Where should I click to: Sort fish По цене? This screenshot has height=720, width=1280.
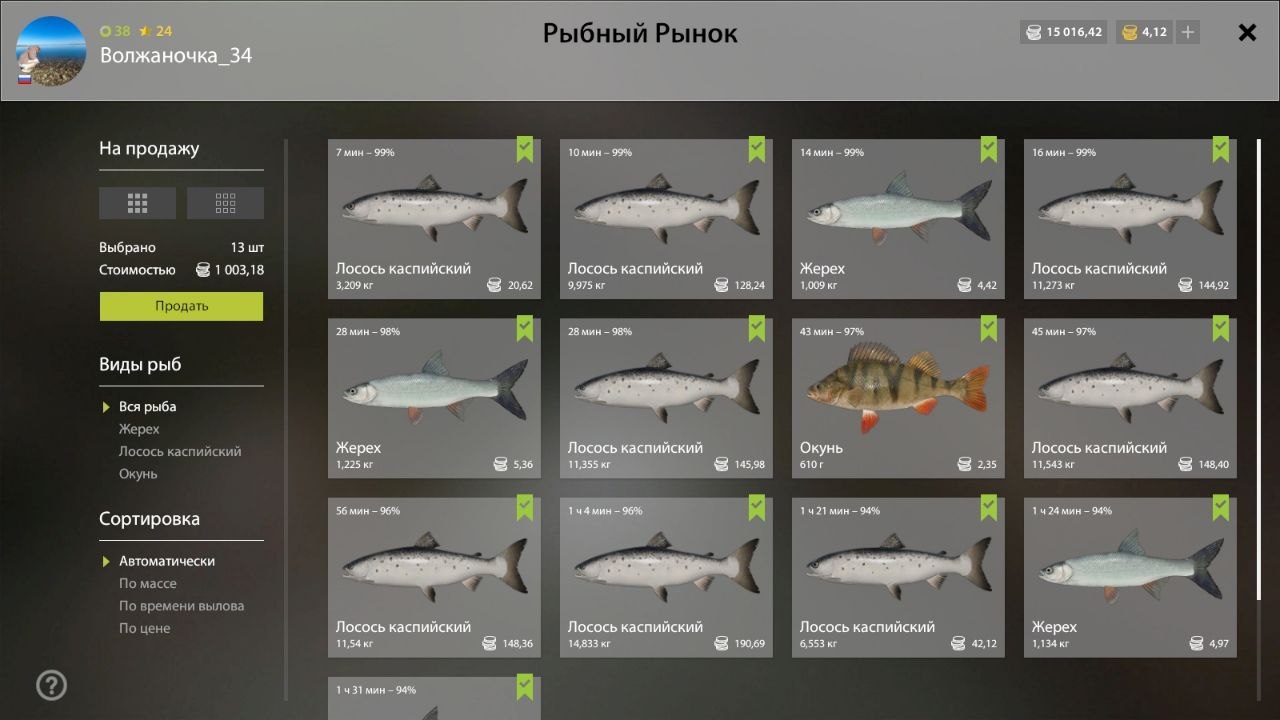coord(144,628)
